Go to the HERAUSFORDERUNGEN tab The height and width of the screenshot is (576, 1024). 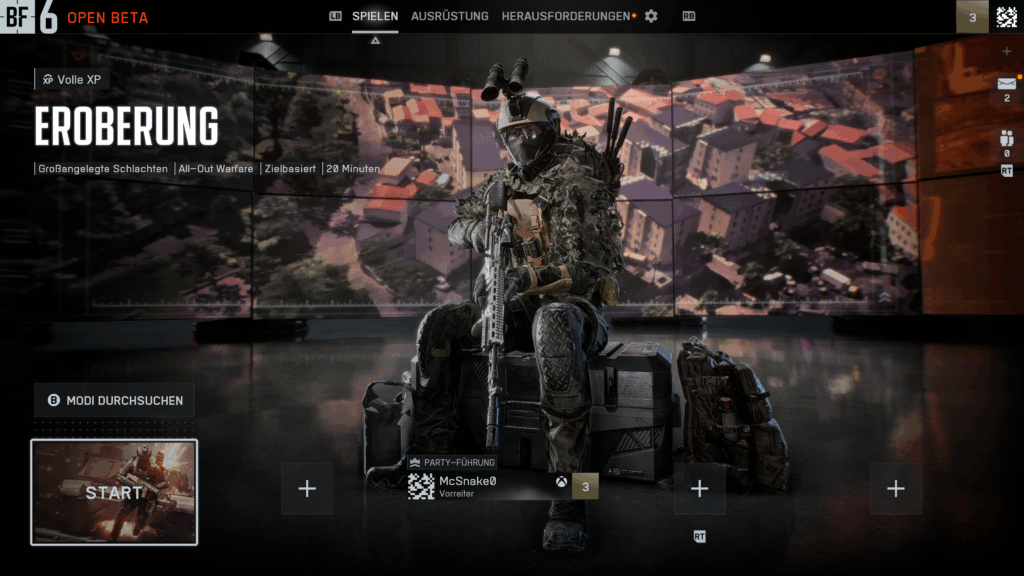tap(566, 16)
